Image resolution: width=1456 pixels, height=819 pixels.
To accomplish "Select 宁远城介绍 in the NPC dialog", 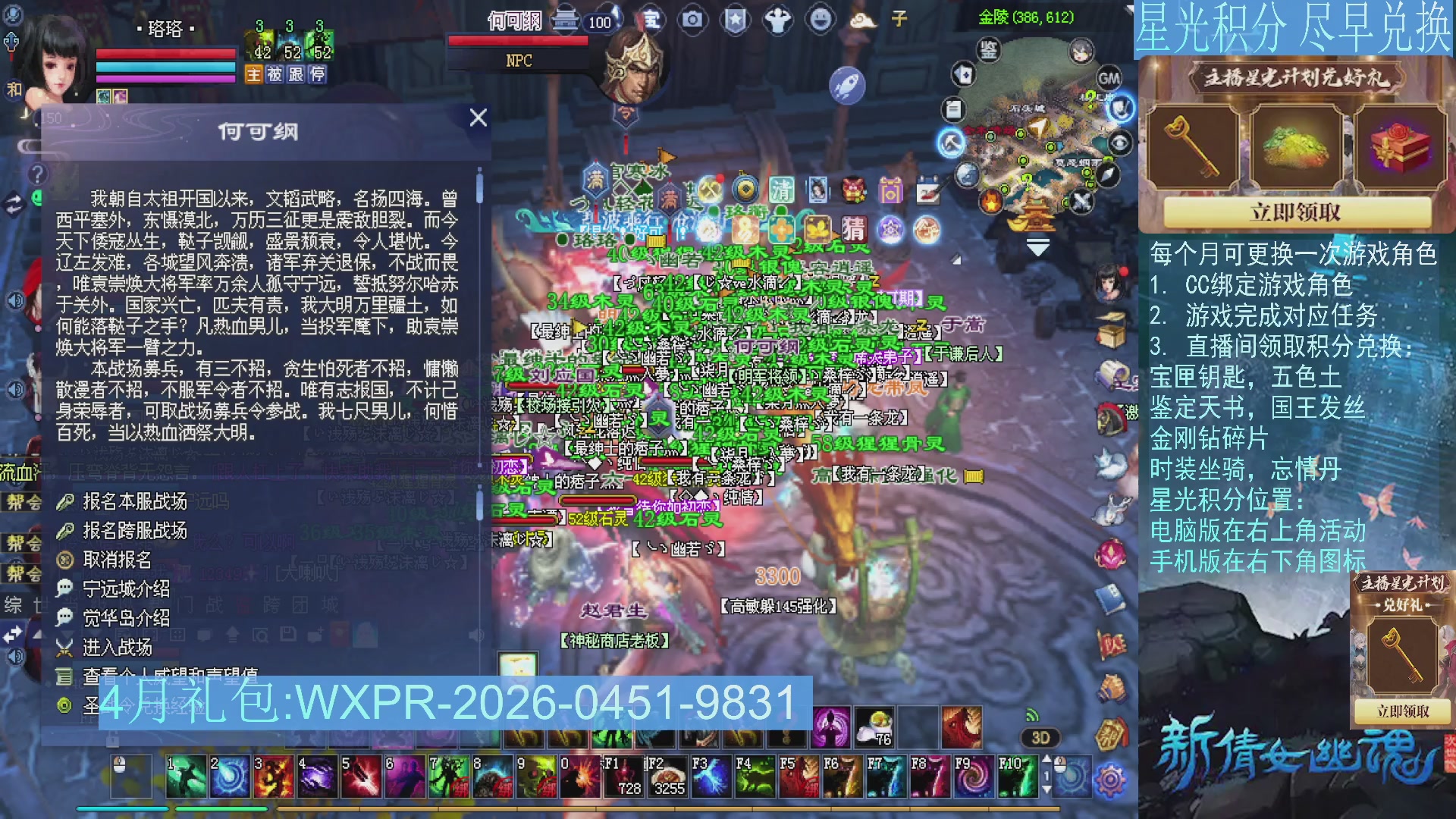I will [126, 589].
